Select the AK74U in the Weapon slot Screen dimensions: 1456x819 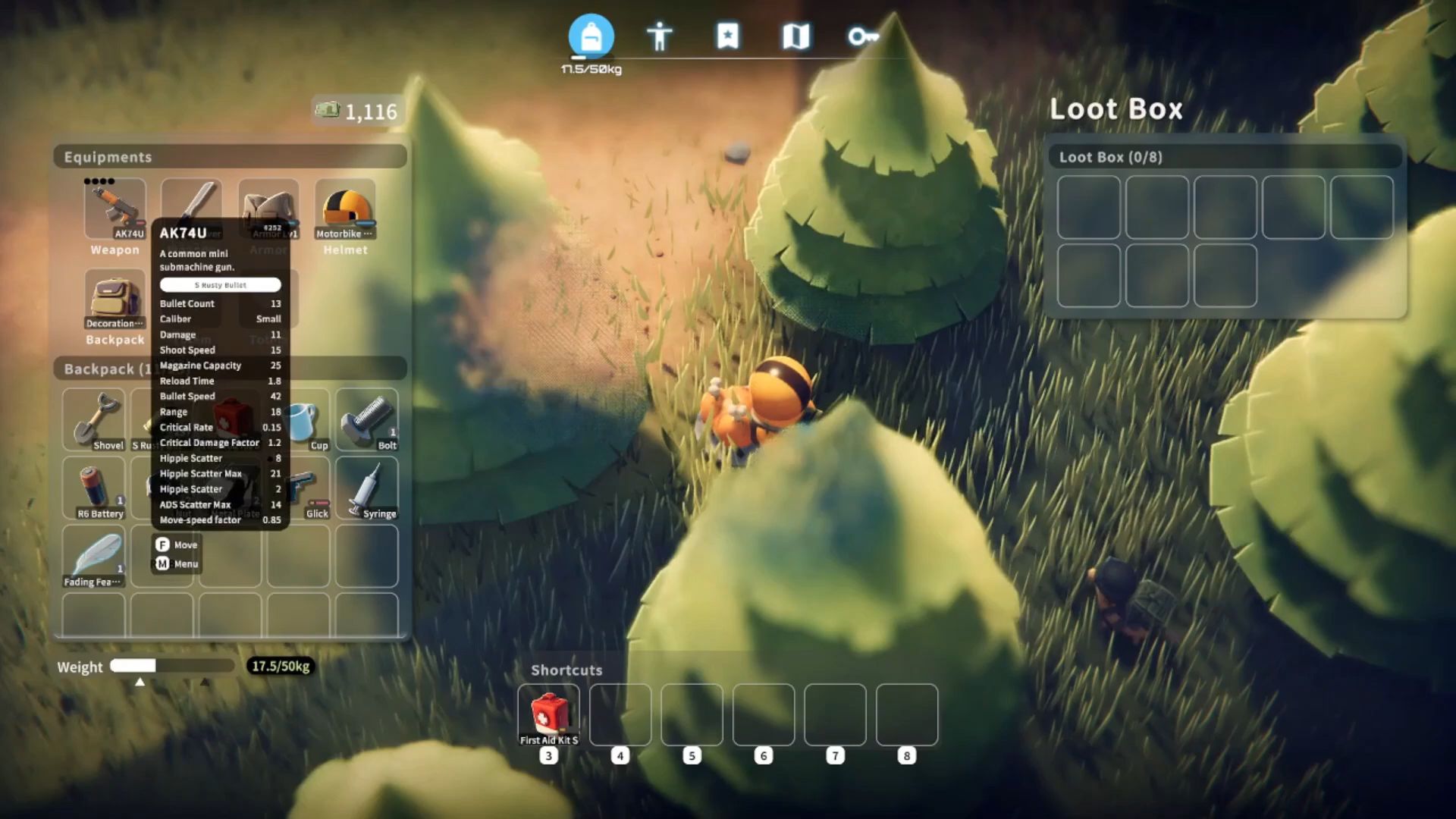[114, 207]
